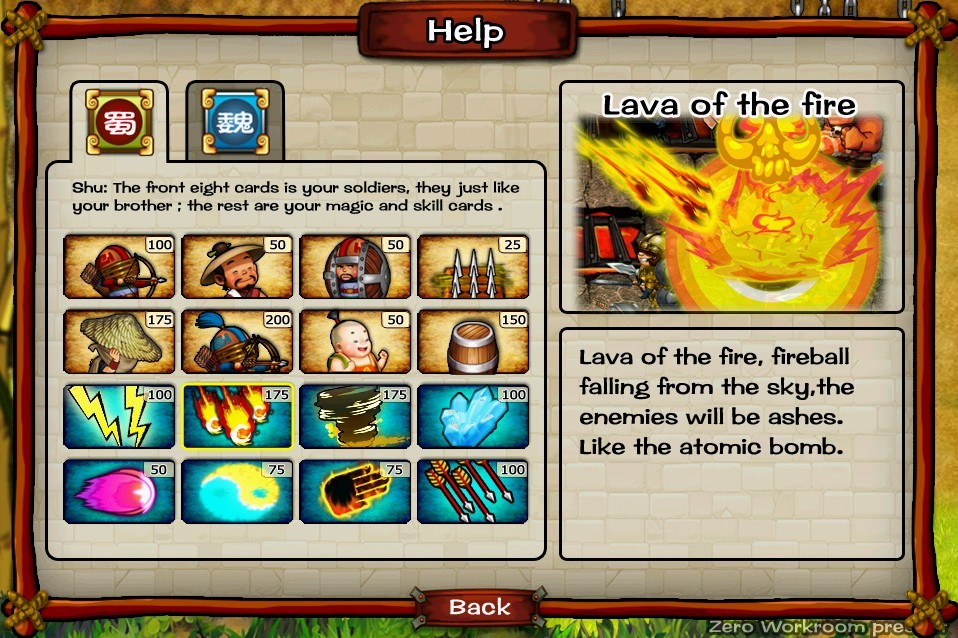This screenshot has width=958, height=638.
Task: Pick the pink energy ball skill card
Action: click(119, 491)
